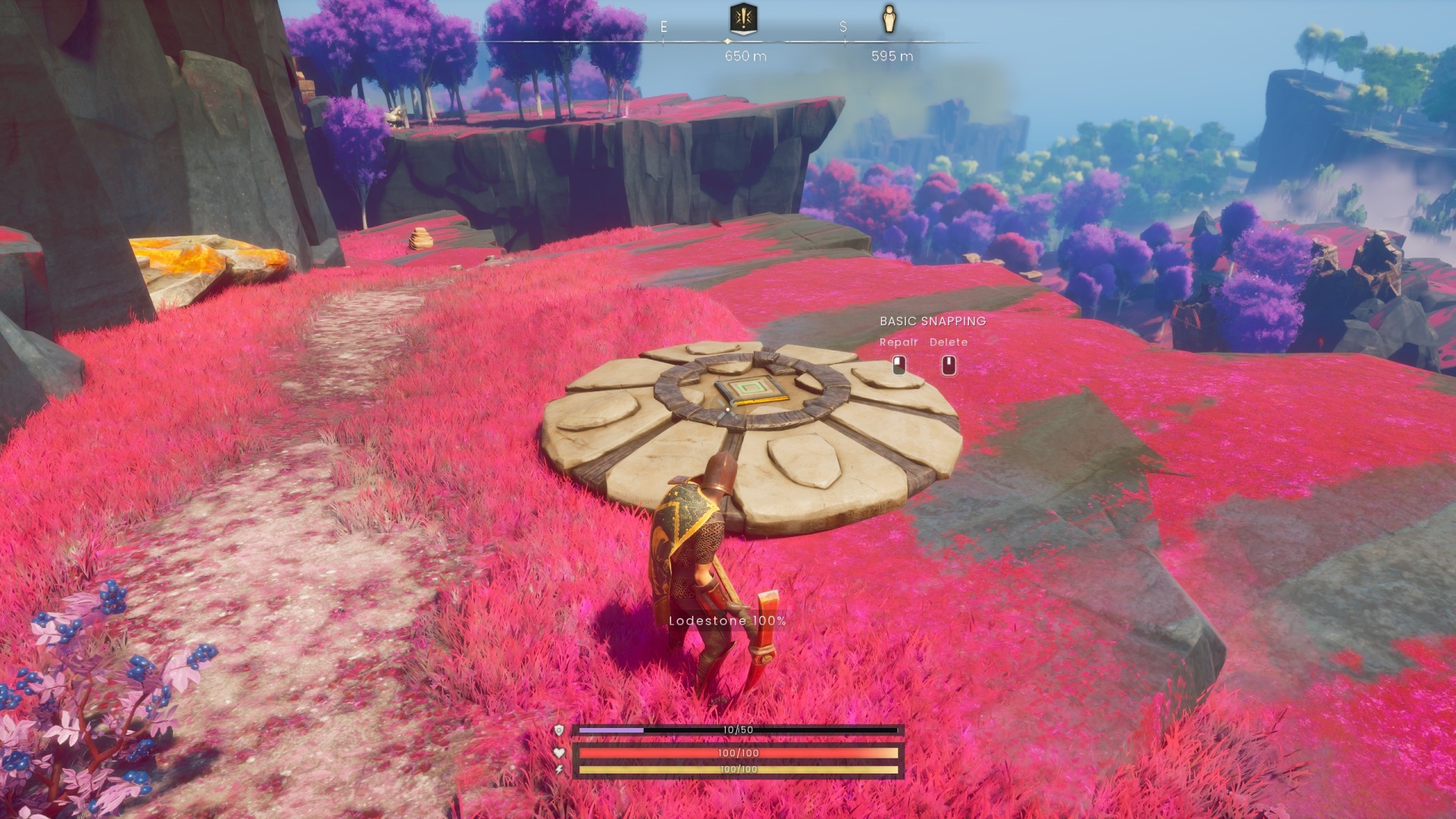The height and width of the screenshot is (819, 1456).
Task: Select the crosshair dot at screen center
Action: point(728,409)
